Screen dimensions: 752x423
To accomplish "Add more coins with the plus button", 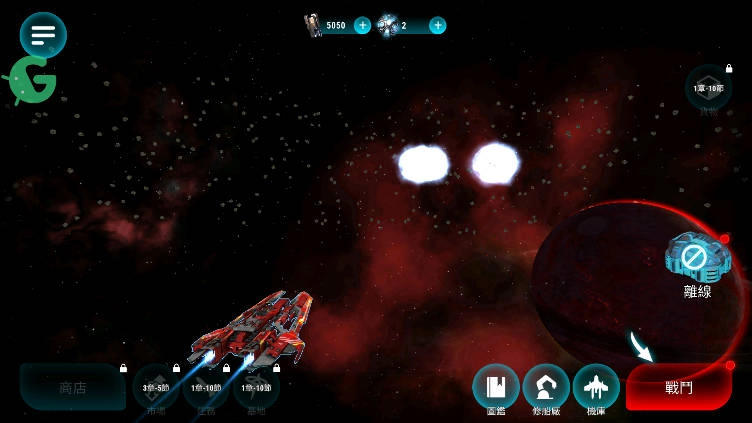I will pyautogui.click(x=362, y=25).
